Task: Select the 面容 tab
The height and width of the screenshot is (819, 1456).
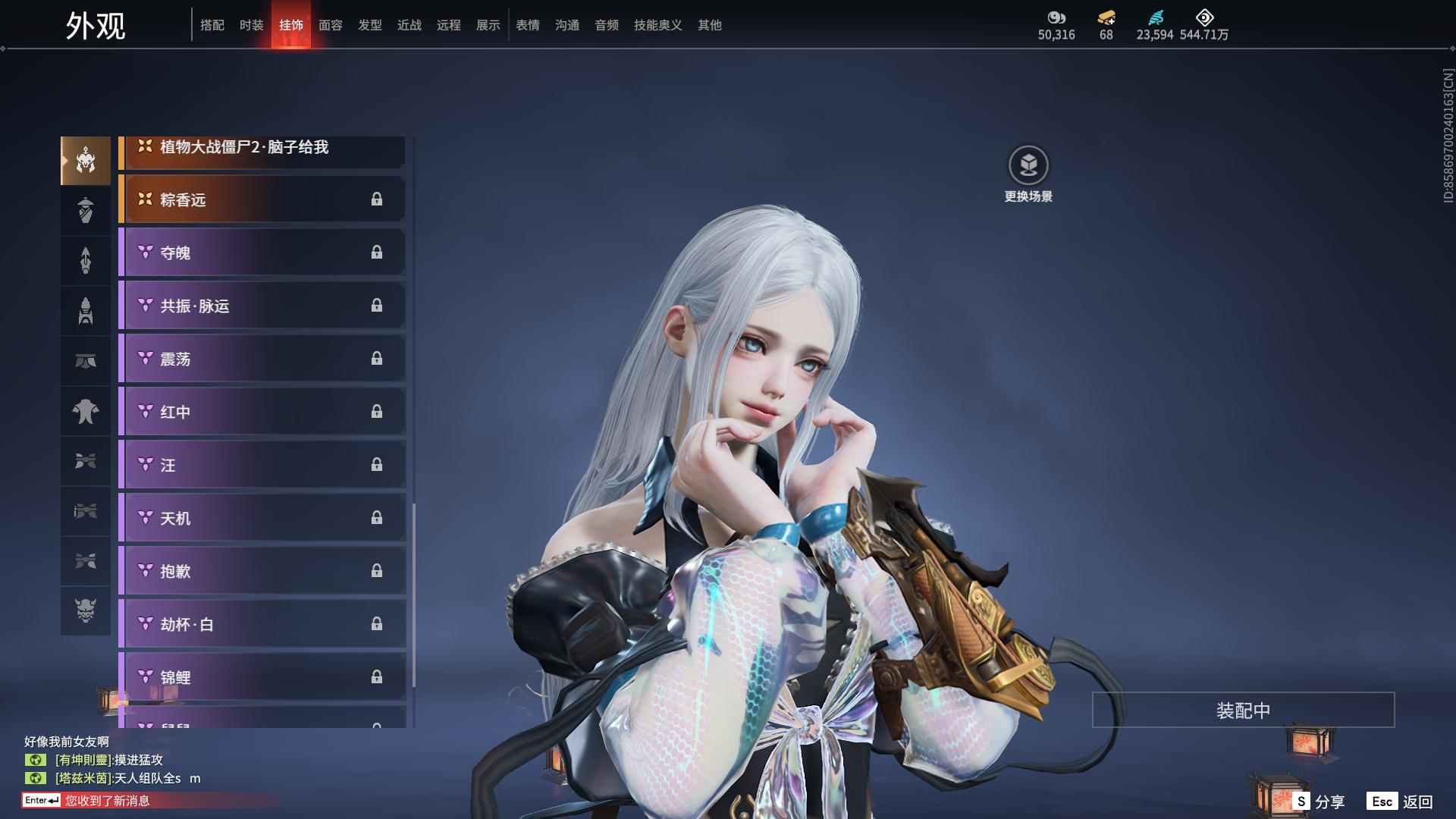Action: click(331, 25)
